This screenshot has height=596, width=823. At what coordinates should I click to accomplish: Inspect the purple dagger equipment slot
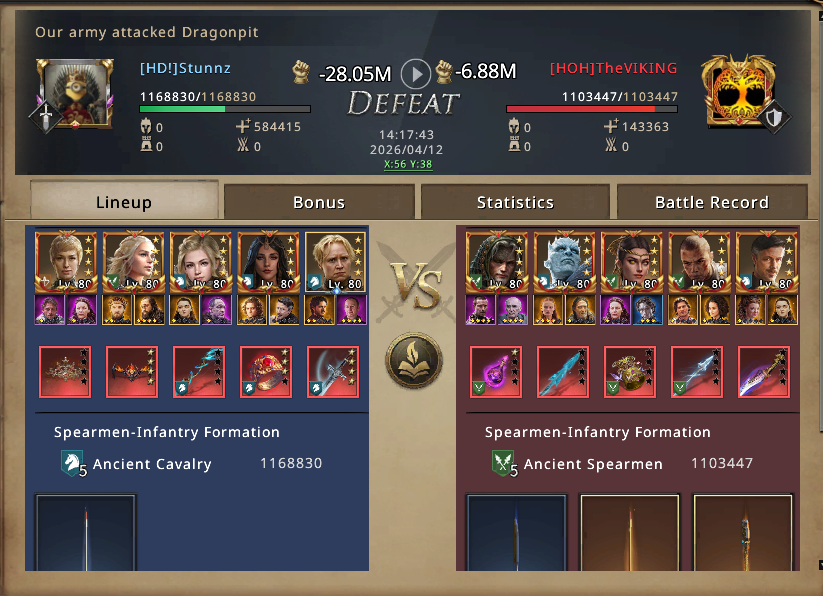pos(764,372)
